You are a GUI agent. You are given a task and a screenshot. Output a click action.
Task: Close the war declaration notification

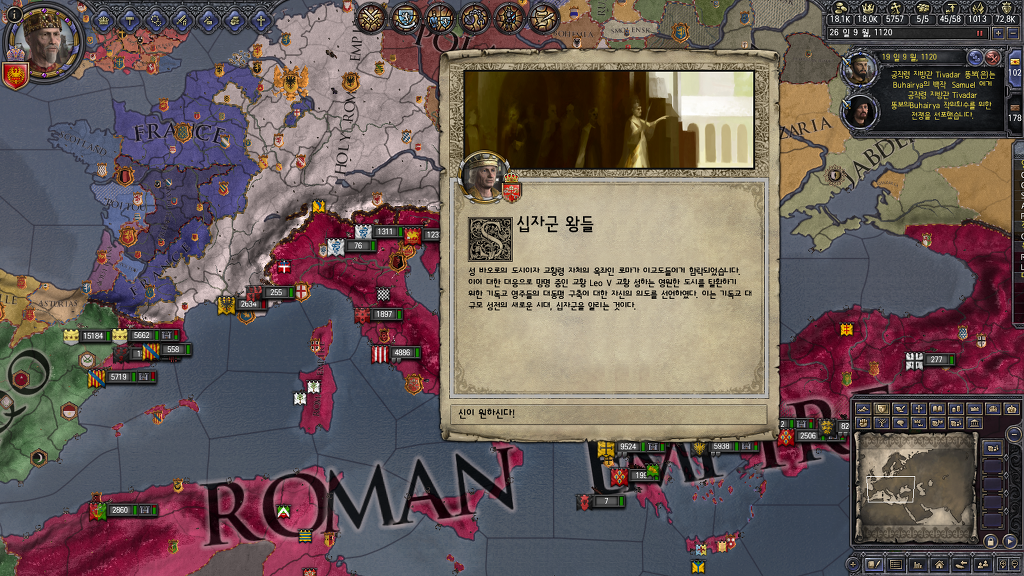(x=993, y=58)
